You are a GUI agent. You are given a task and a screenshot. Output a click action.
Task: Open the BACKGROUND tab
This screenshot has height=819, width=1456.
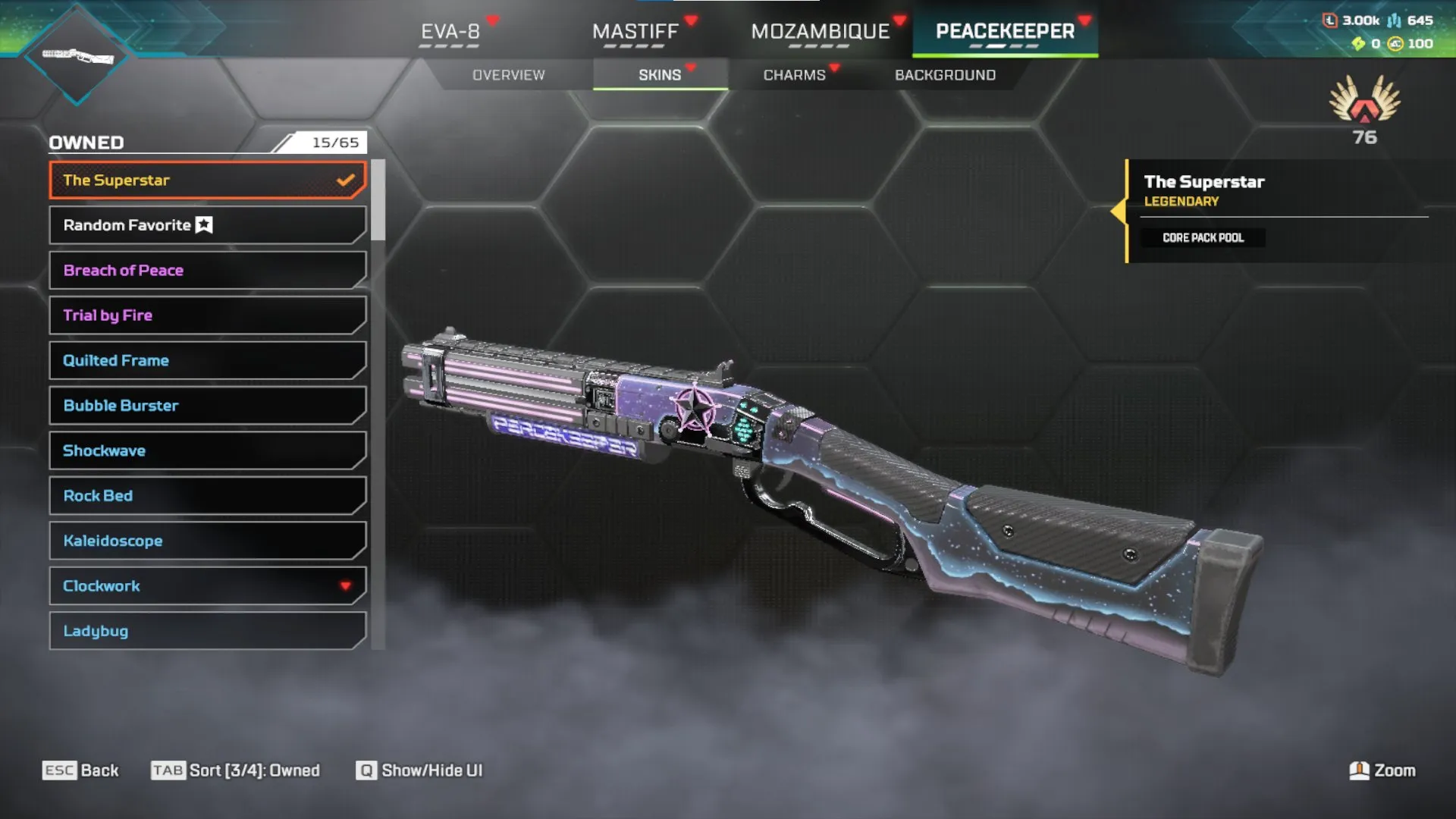(x=945, y=74)
